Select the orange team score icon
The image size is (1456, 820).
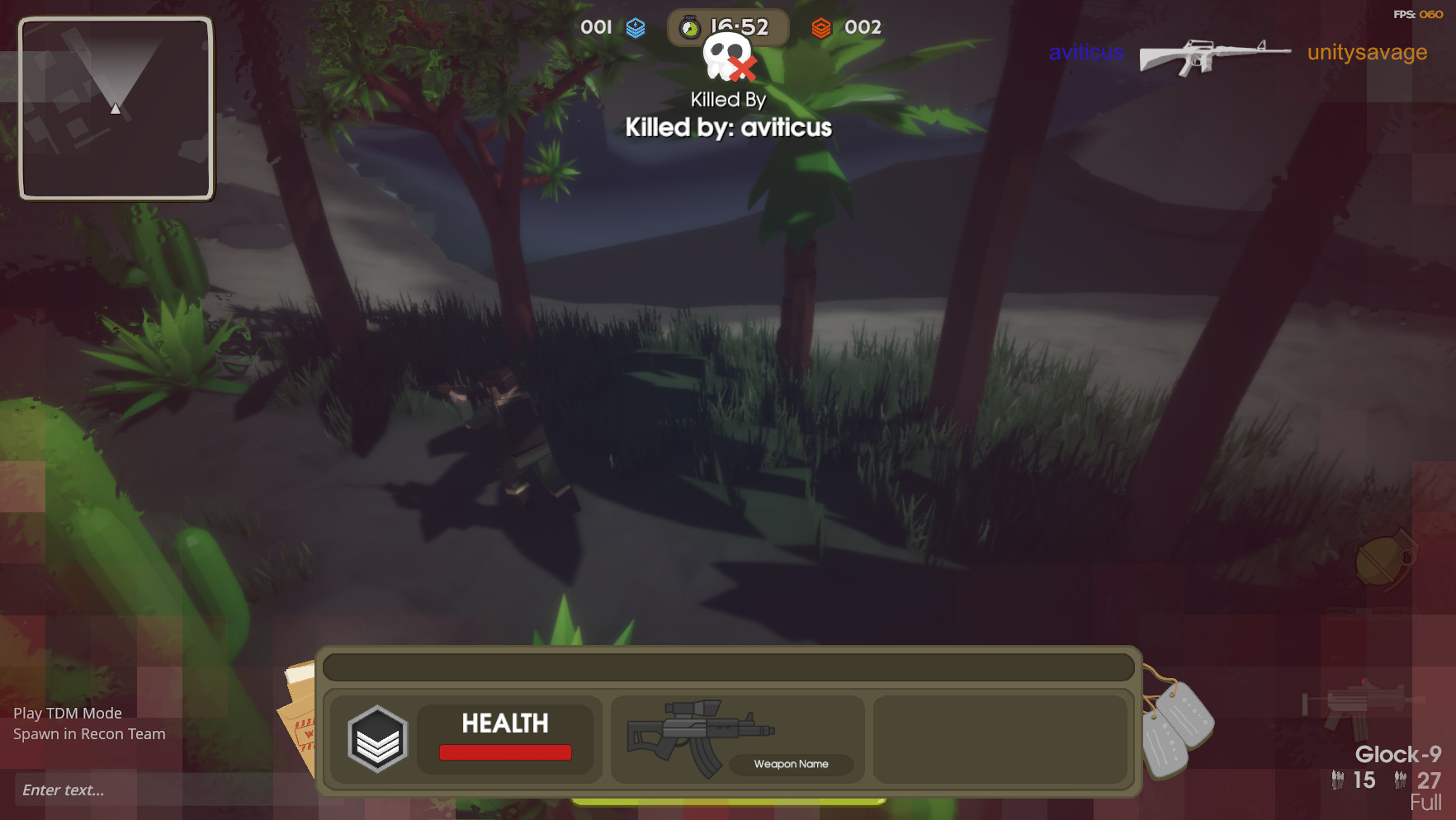(x=822, y=26)
